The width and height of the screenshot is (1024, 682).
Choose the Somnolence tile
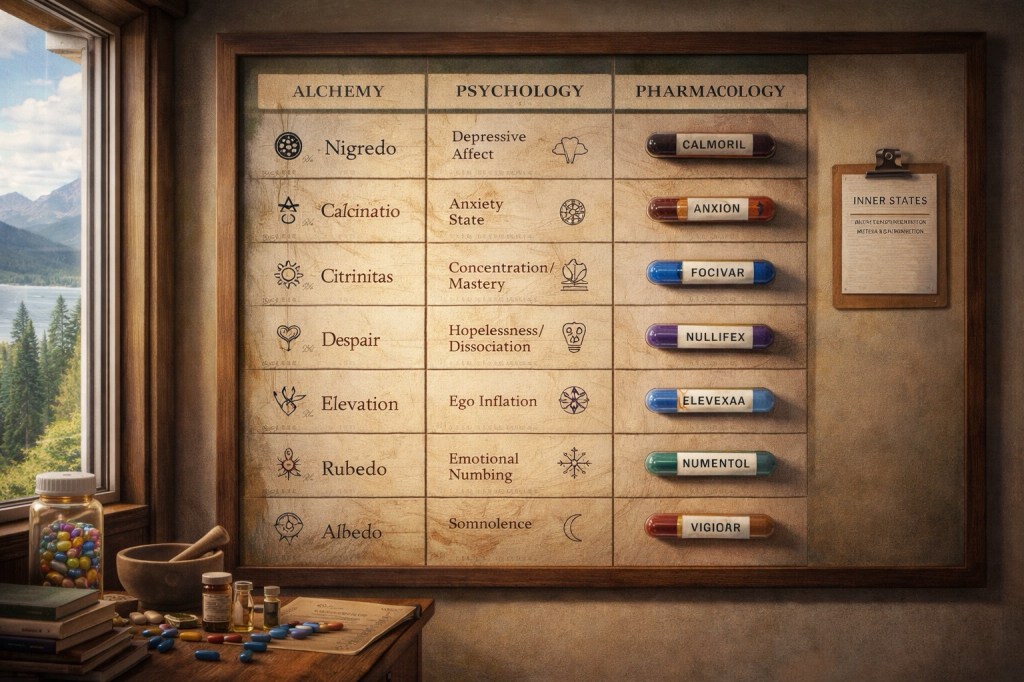coord(518,527)
